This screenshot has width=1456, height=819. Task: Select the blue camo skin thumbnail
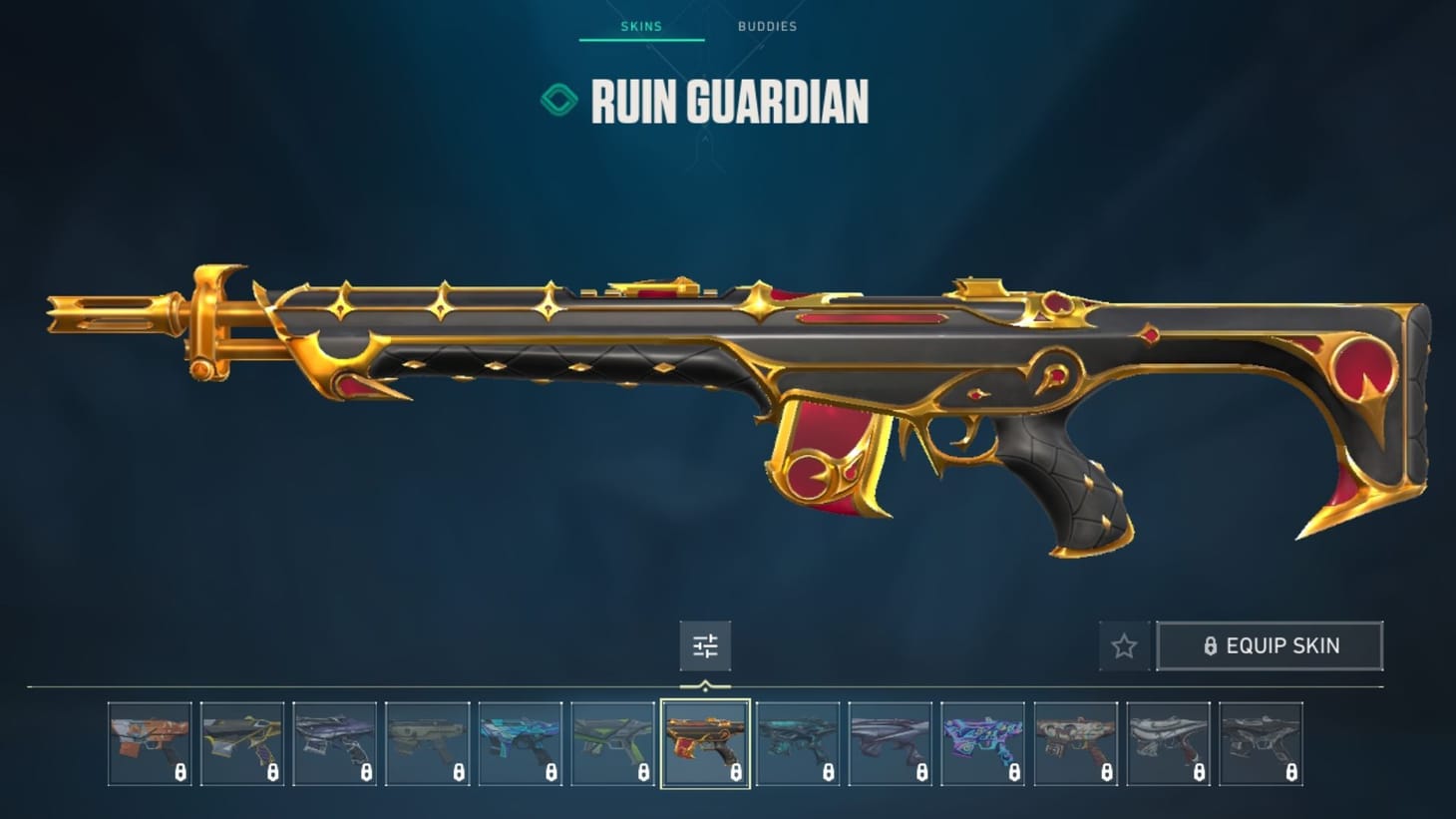(521, 743)
